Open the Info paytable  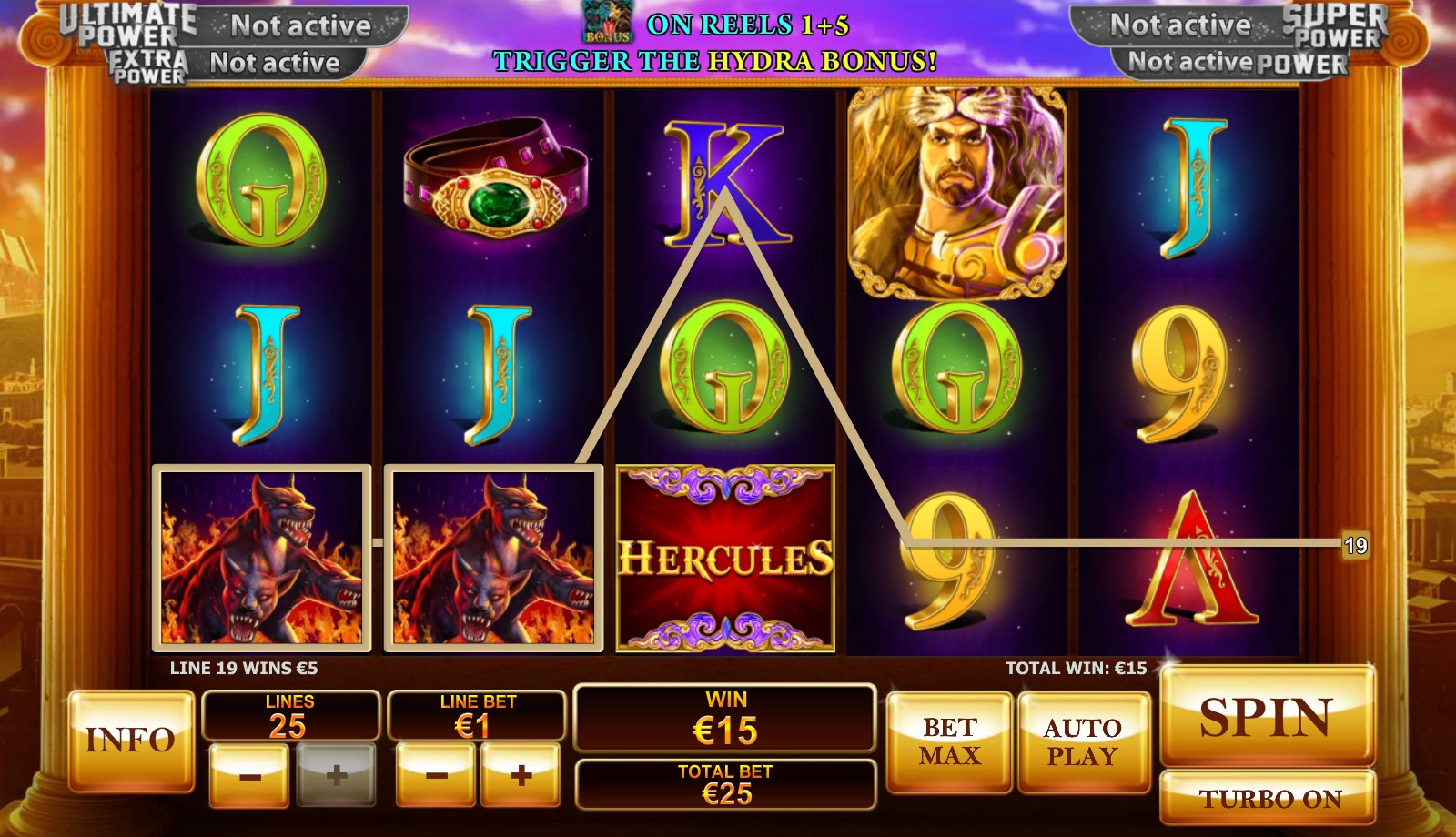(x=131, y=740)
